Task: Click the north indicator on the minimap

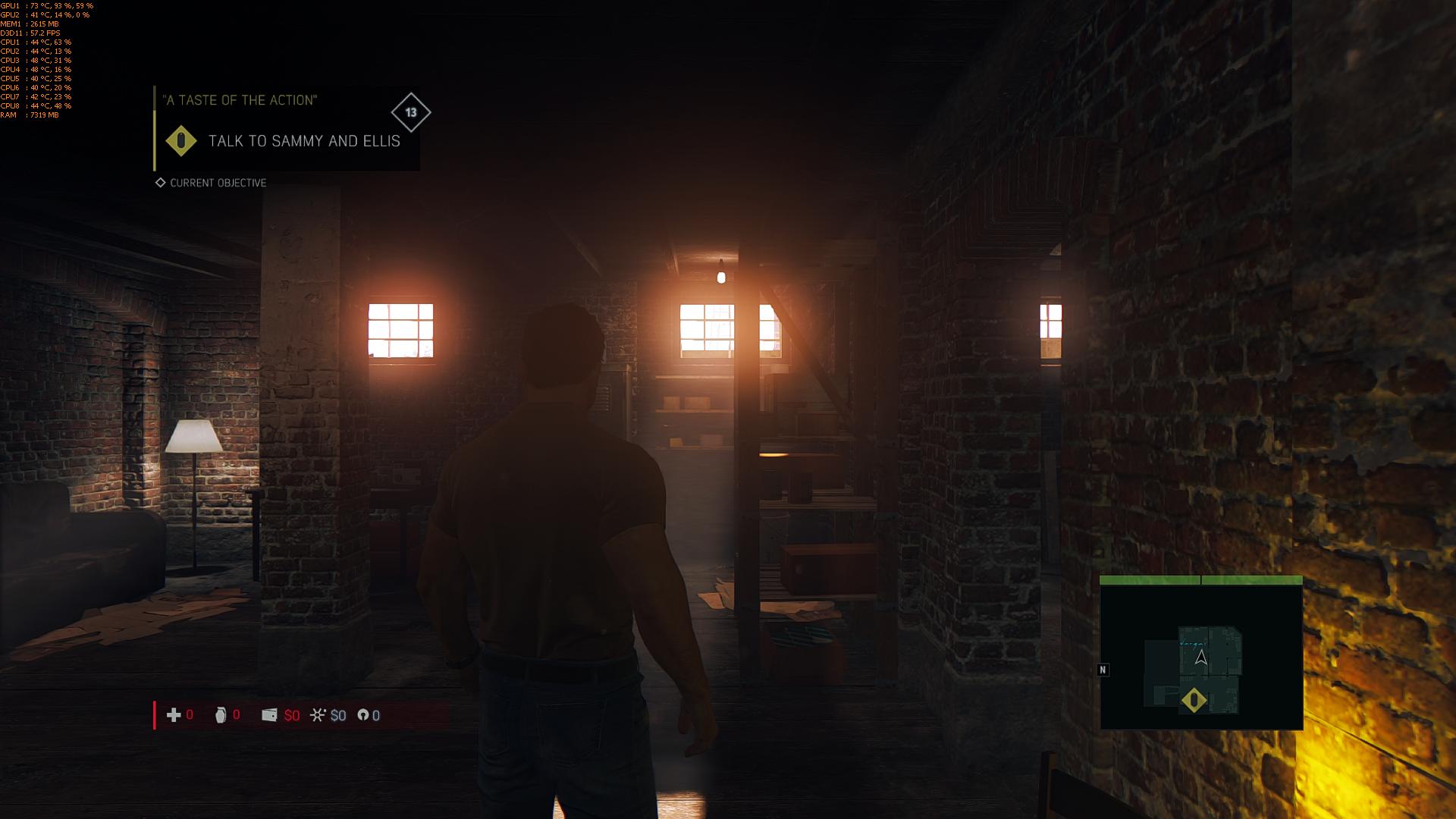Action: tap(1103, 670)
